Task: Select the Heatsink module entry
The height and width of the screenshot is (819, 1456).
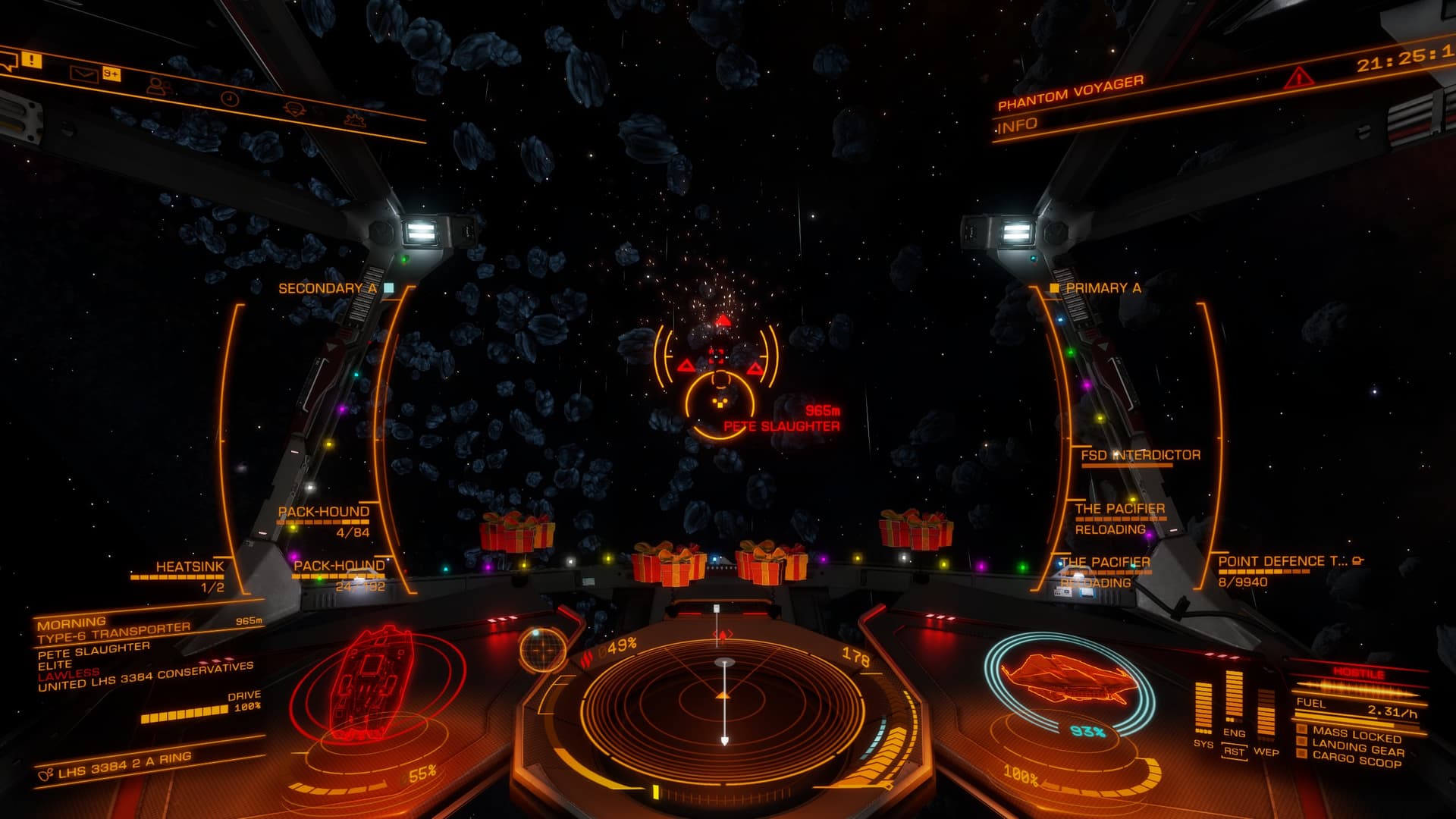Action: [x=190, y=567]
